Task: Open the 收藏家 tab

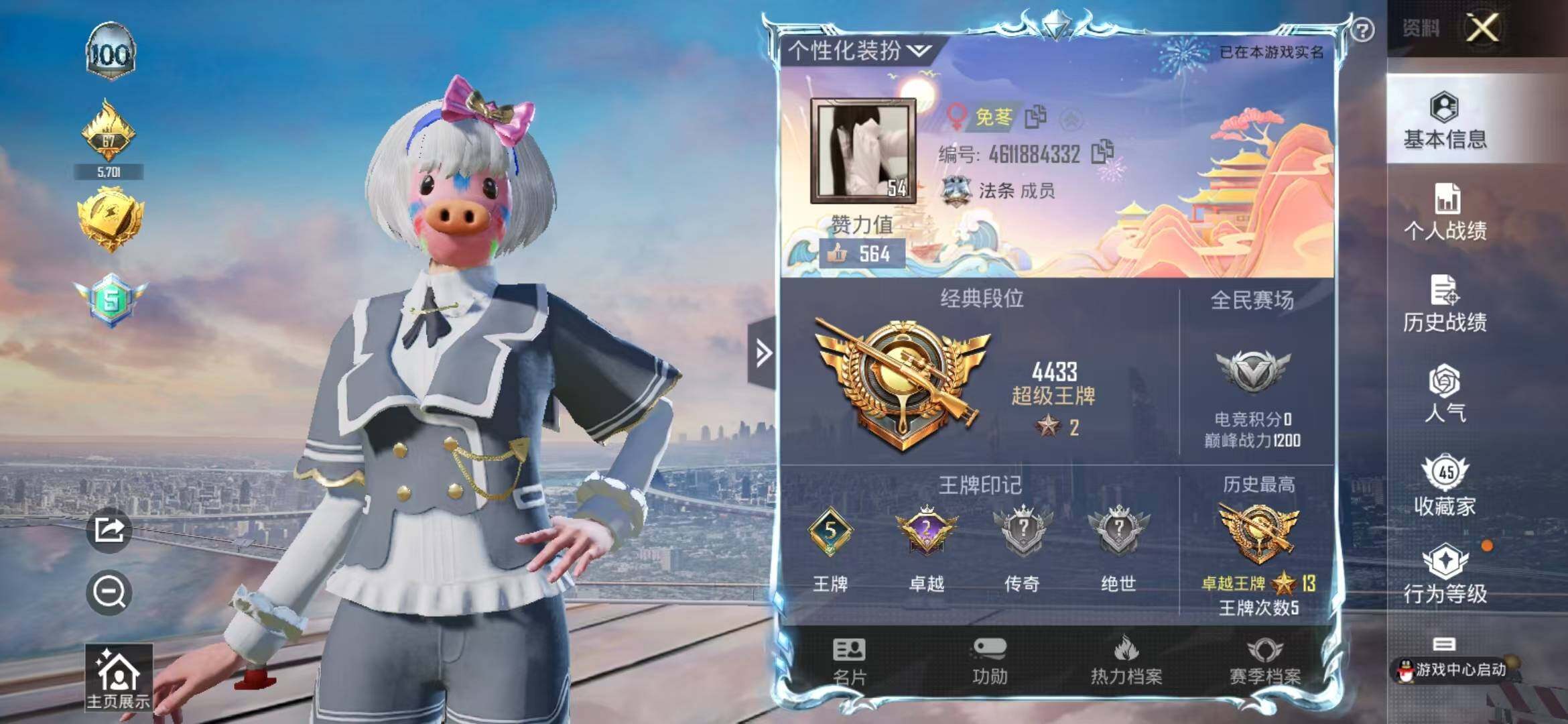Action: click(x=1445, y=486)
